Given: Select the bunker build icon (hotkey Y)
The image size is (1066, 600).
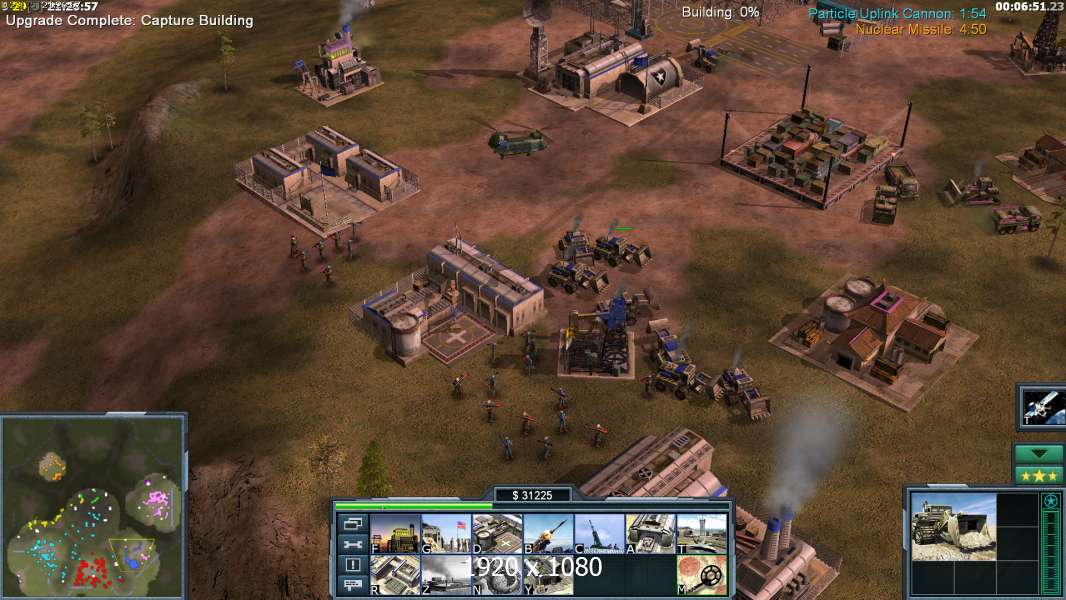Looking at the screenshot, I should (548, 575).
